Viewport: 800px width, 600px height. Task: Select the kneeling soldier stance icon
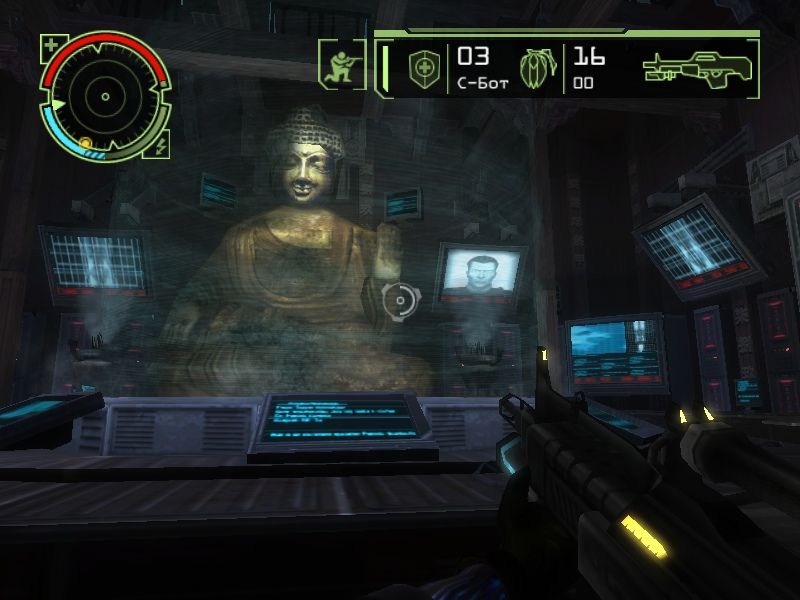[x=340, y=63]
